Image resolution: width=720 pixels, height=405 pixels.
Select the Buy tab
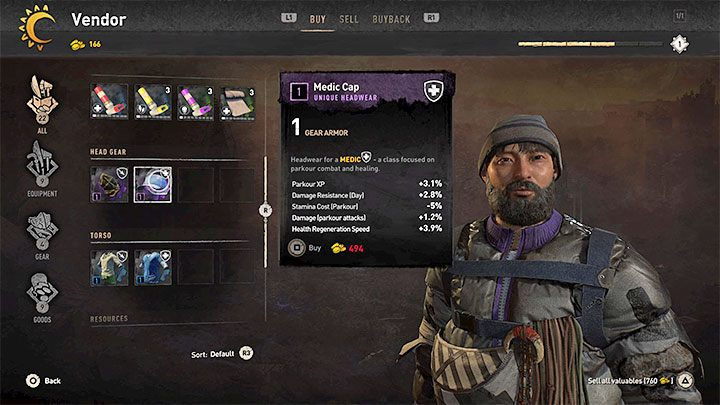coord(317,18)
